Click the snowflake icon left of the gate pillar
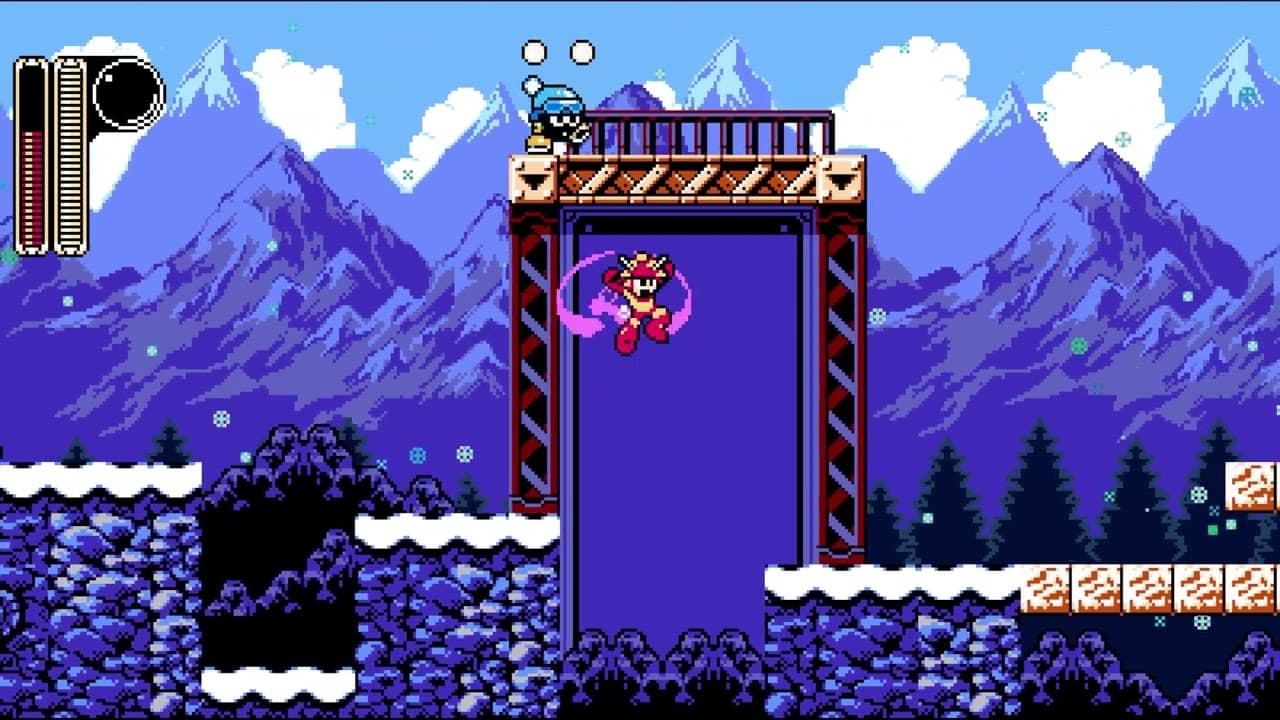 click(463, 452)
